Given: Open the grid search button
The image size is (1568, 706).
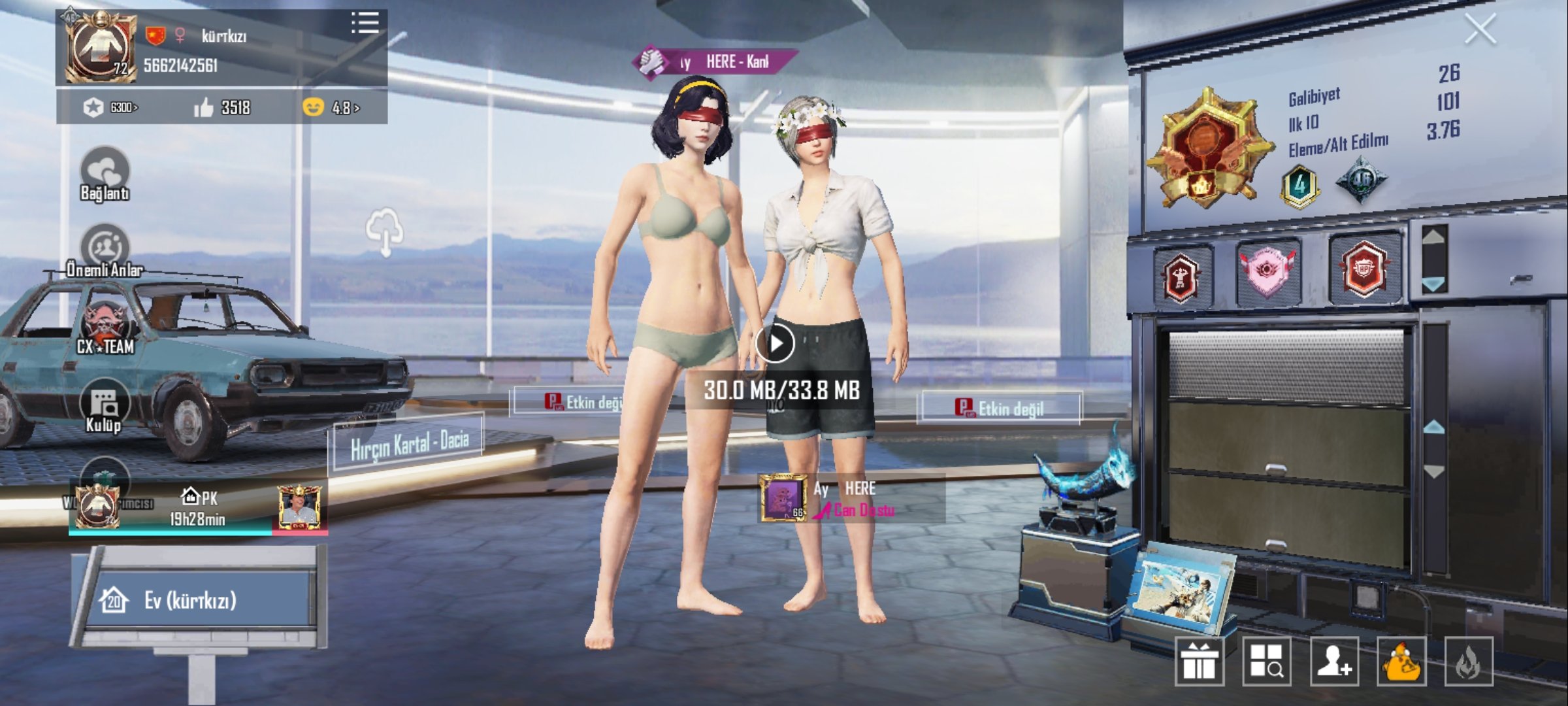Looking at the screenshot, I should (x=1267, y=662).
